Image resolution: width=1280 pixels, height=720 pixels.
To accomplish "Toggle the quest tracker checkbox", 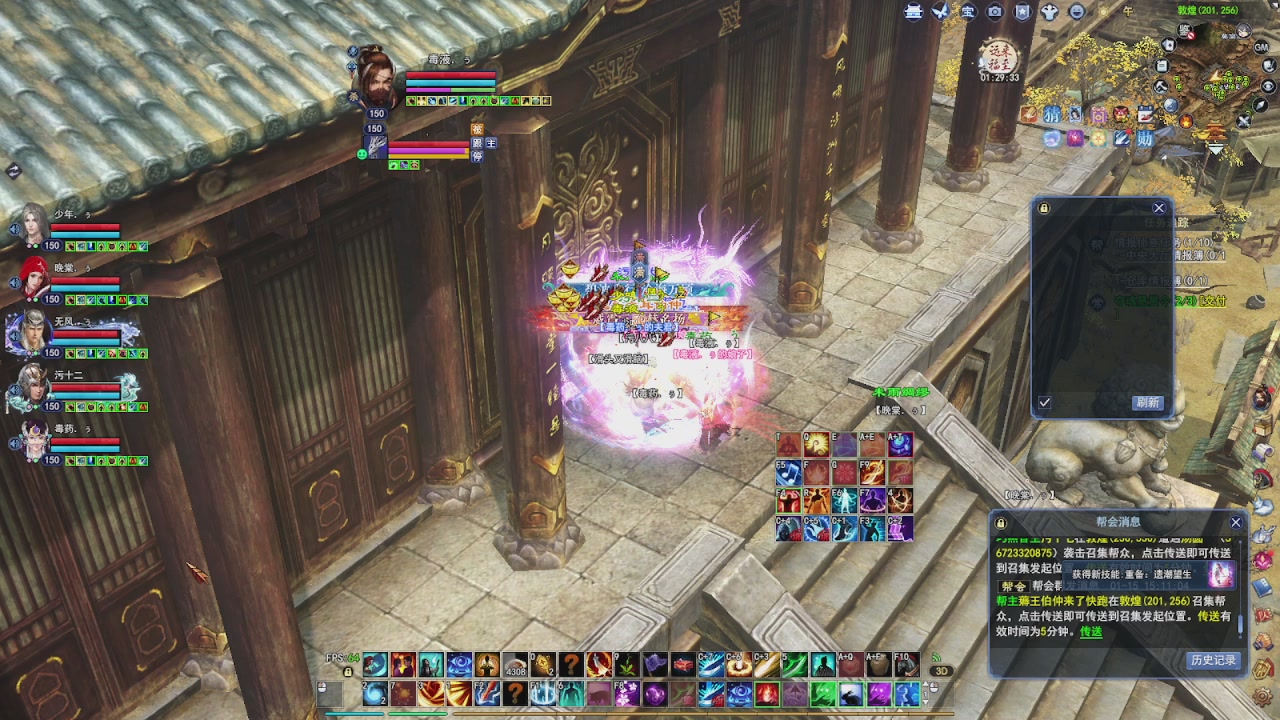I will (1044, 402).
